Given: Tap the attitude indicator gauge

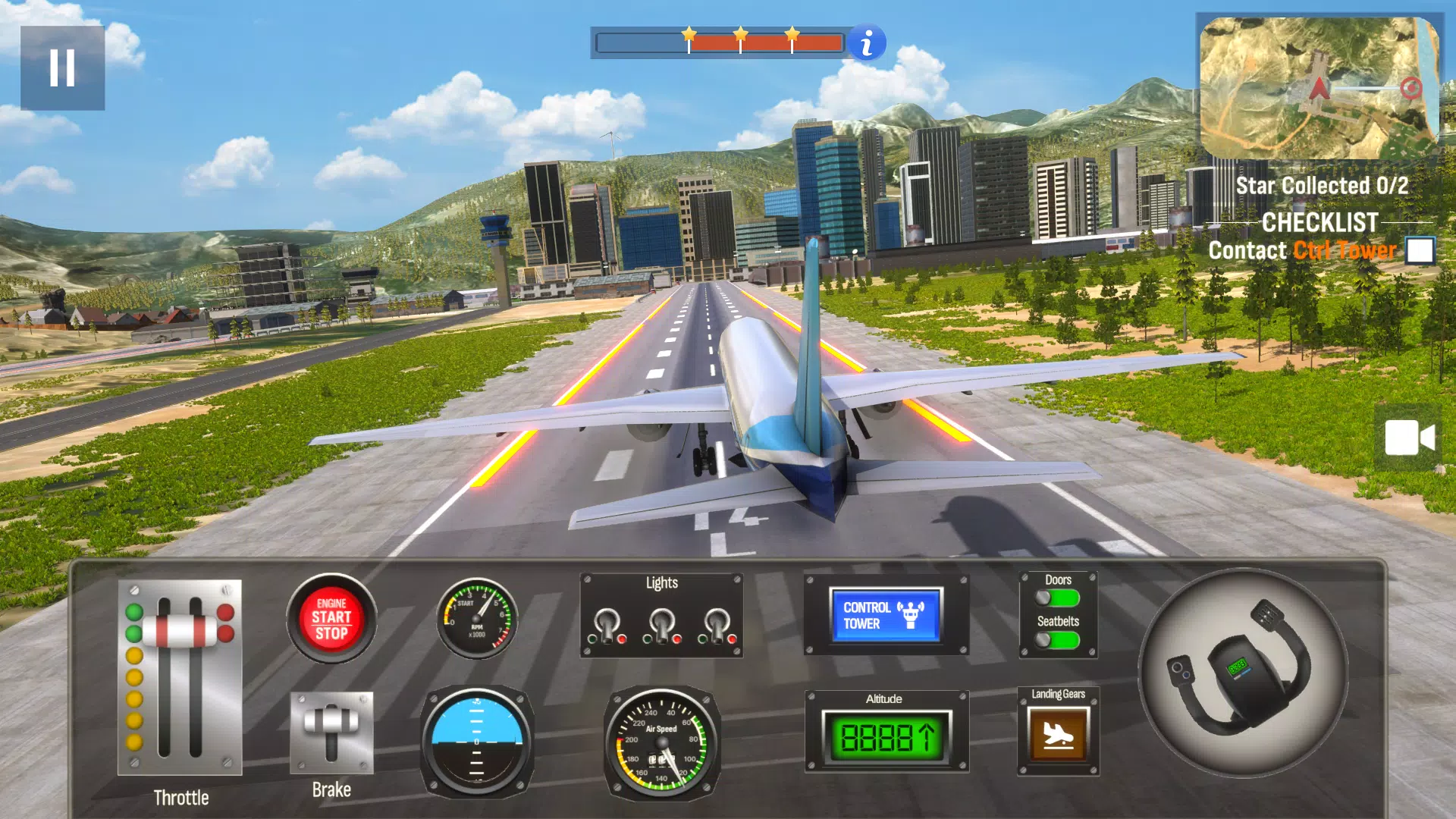Looking at the screenshot, I should pos(475,739).
